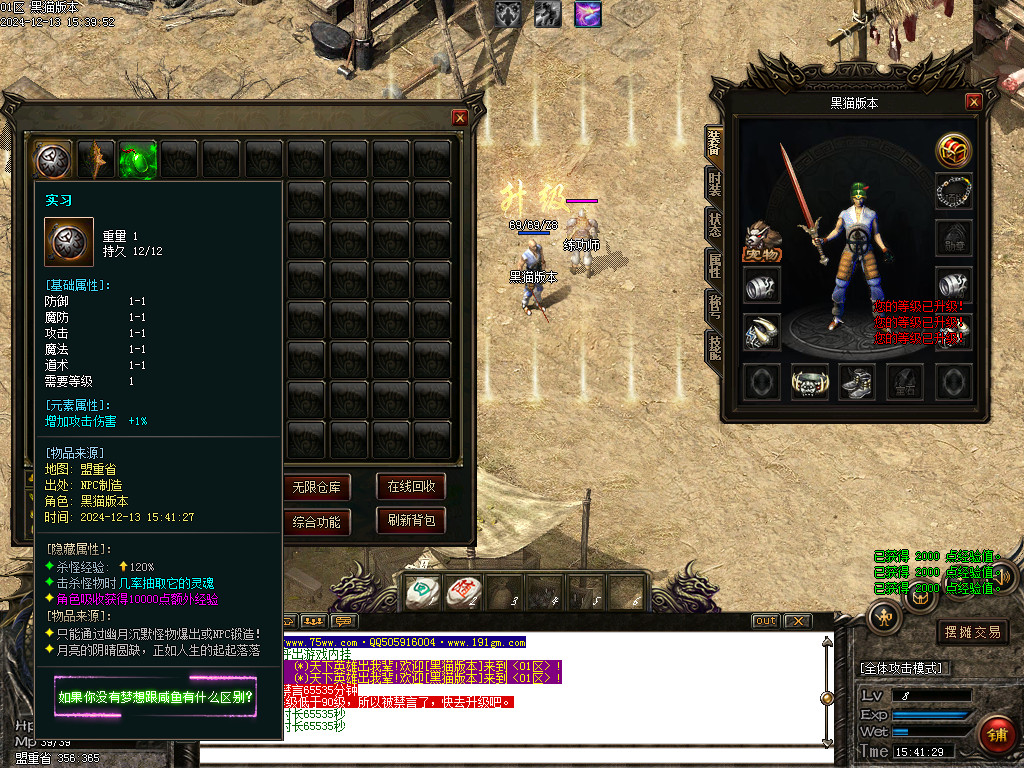
Task: Select the equipped boots slot
Action: tap(857, 382)
